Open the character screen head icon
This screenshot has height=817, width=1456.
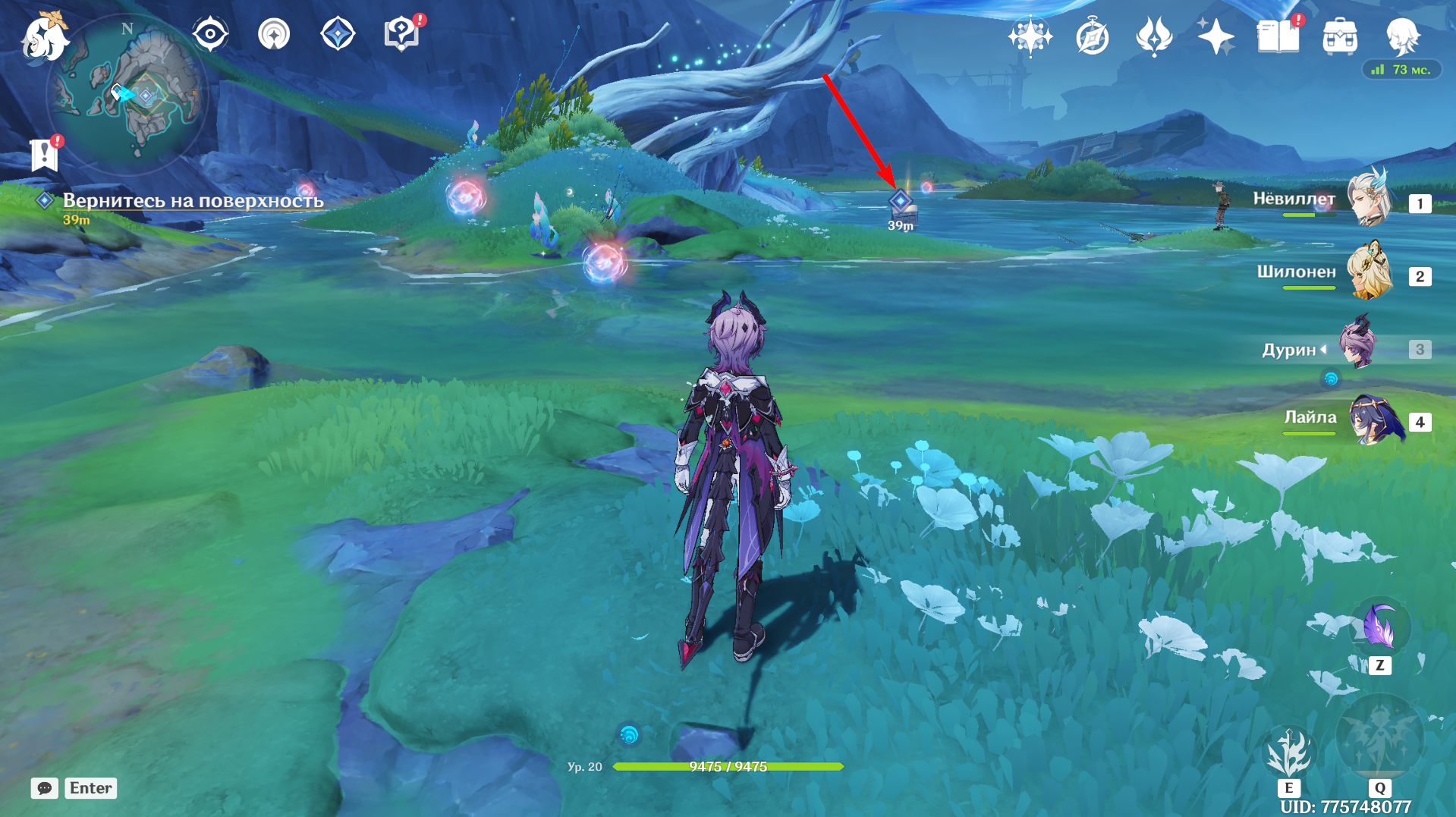pos(1402,36)
